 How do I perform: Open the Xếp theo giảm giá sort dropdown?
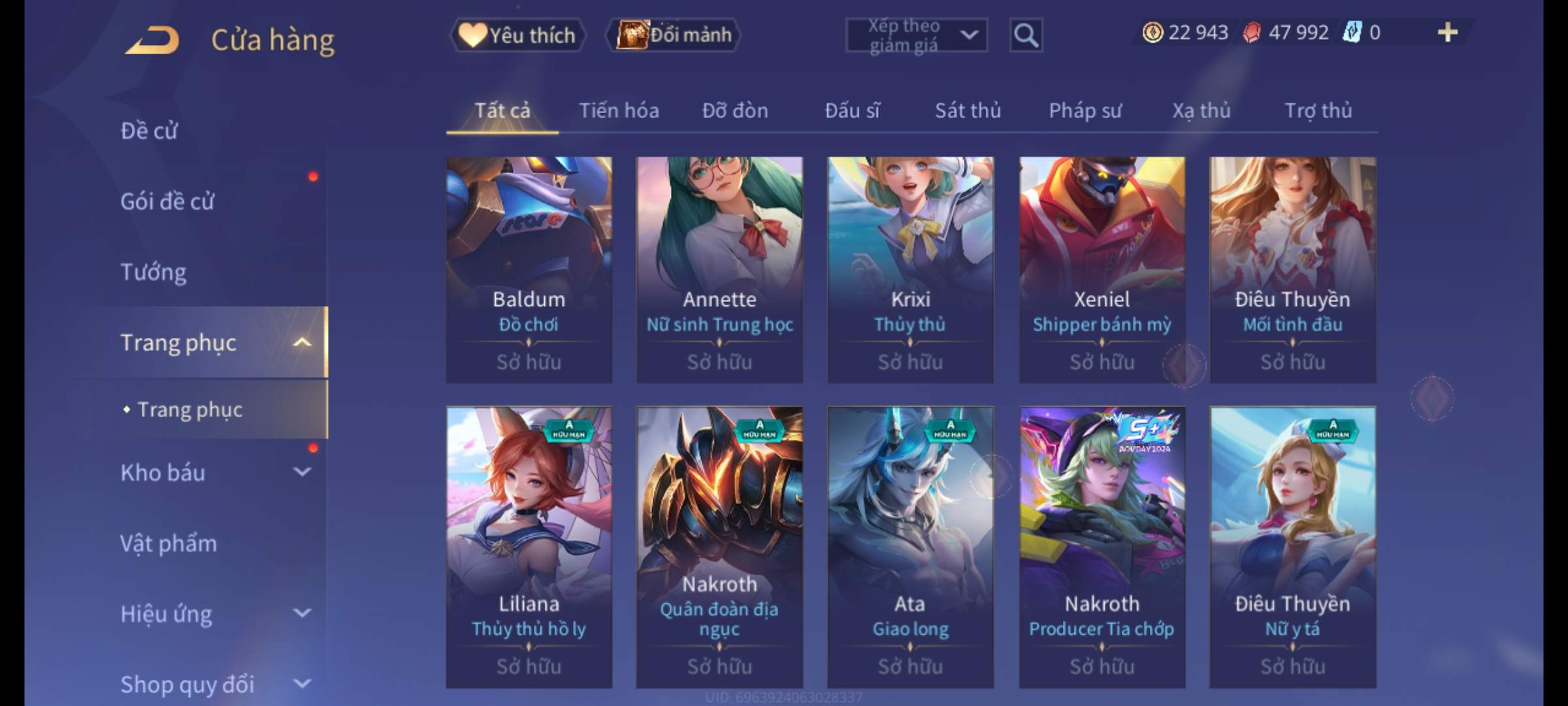tap(916, 35)
